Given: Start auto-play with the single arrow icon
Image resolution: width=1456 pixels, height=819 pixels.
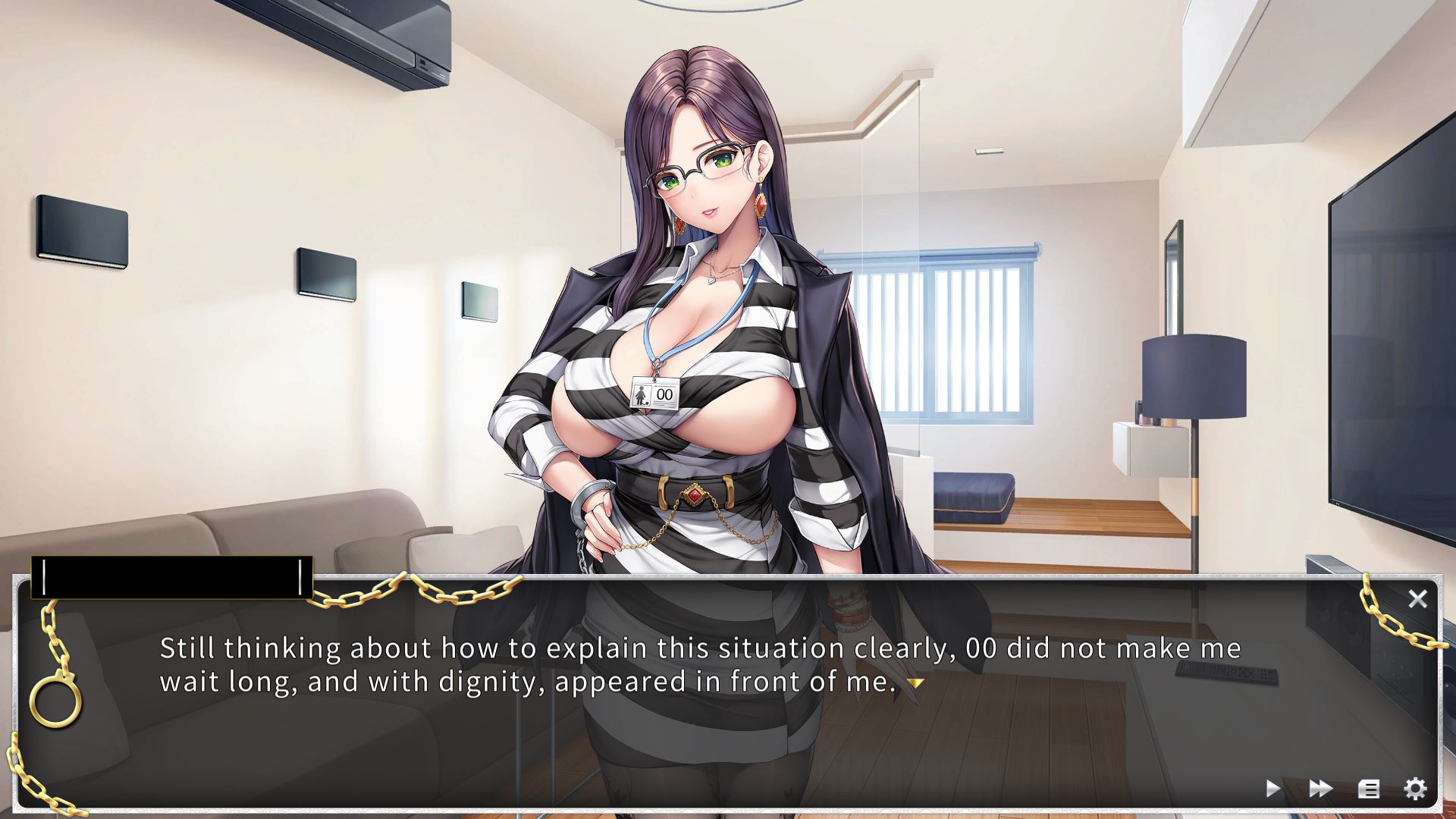Looking at the screenshot, I should [1273, 789].
